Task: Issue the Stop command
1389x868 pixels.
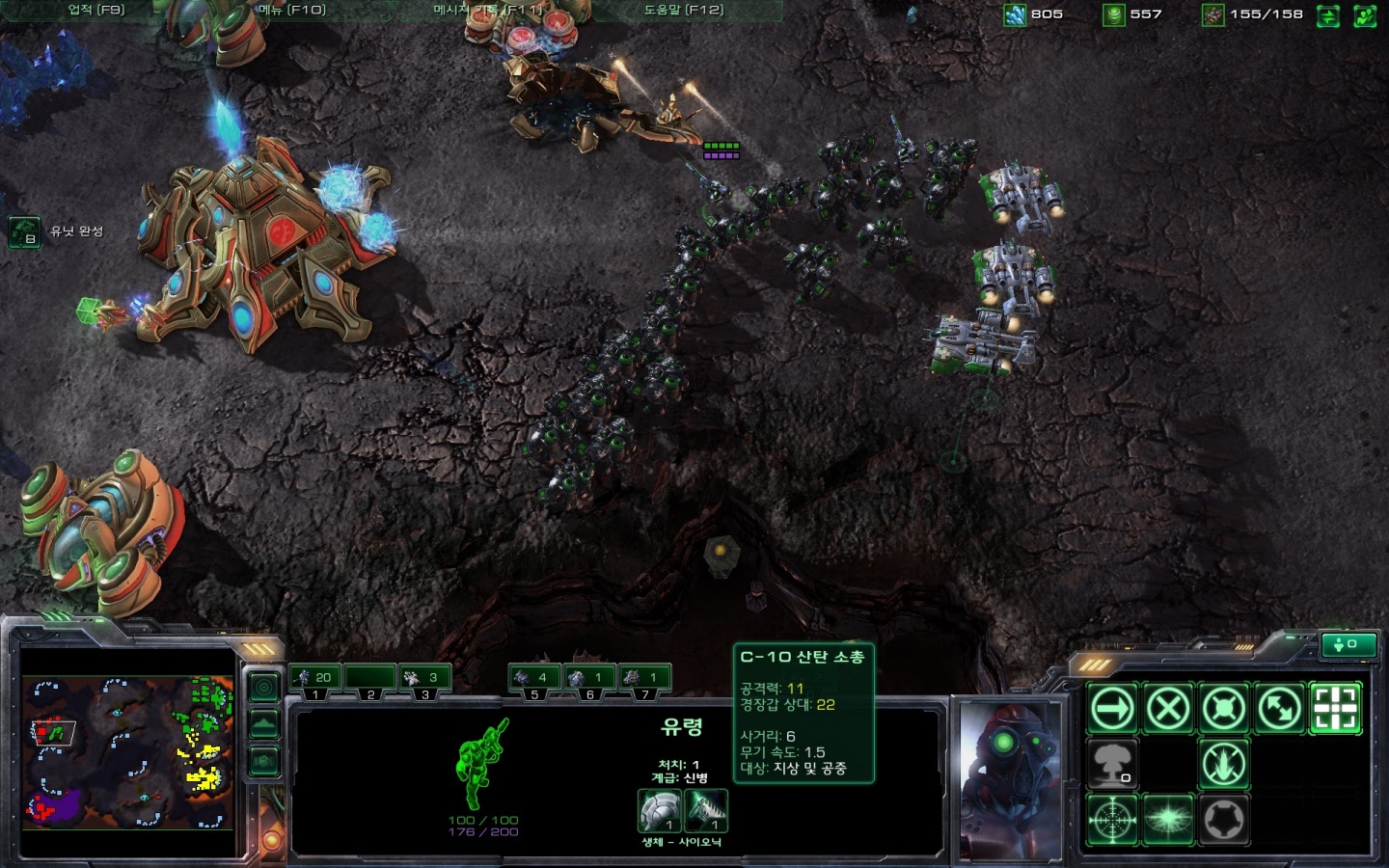Action: pos(1168,709)
